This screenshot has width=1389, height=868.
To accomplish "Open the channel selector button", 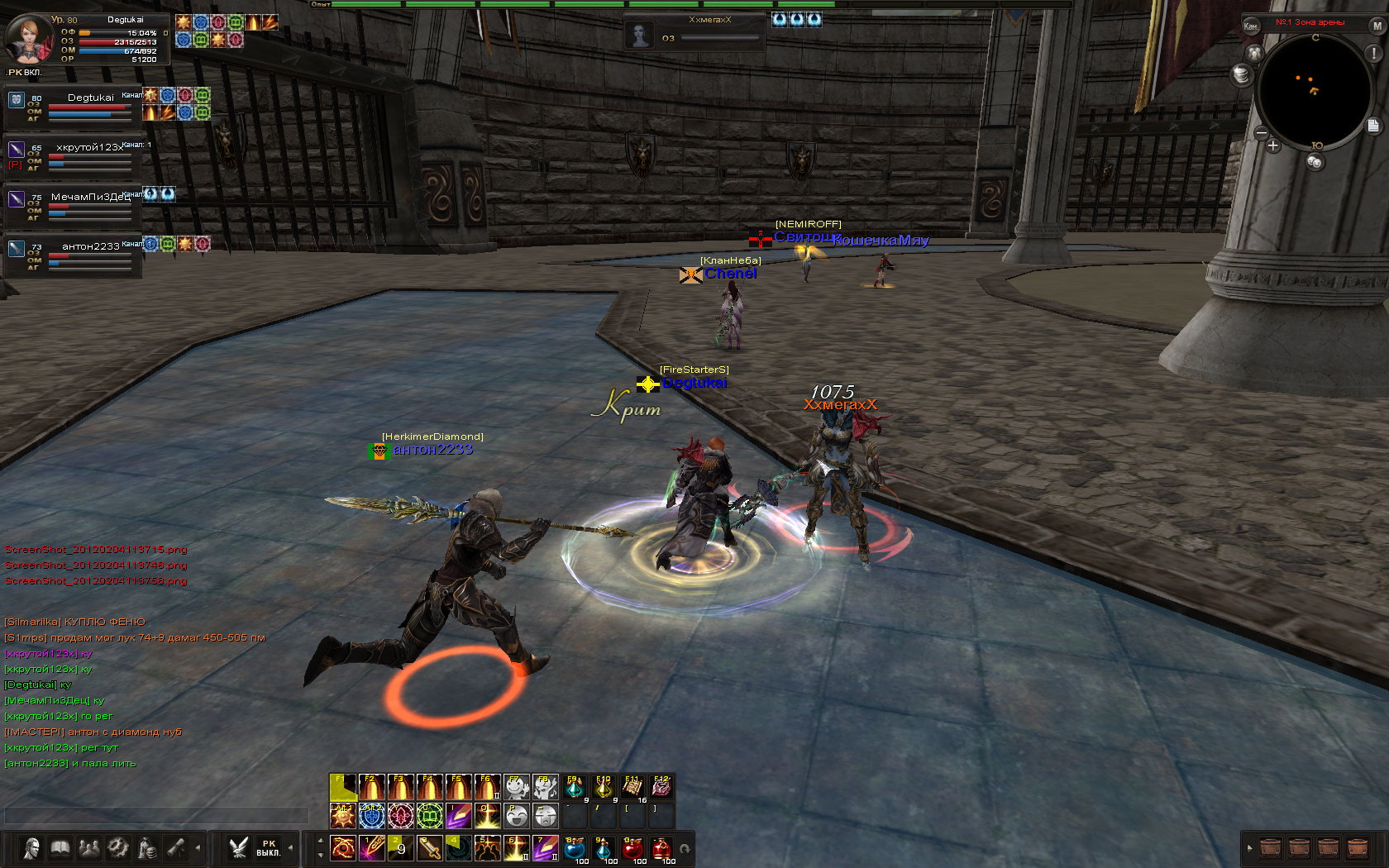I will click(x=1251, y=26).
